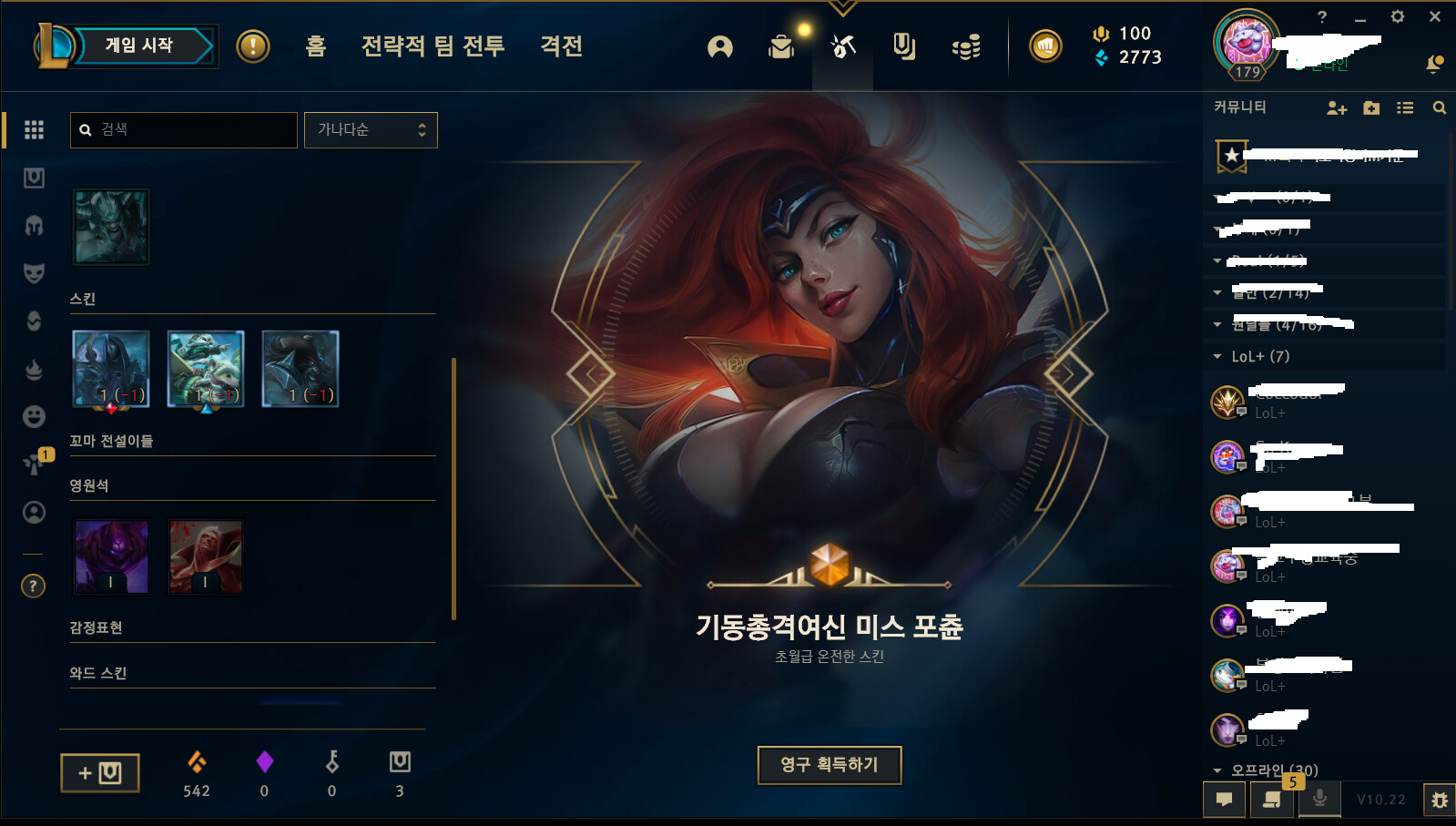Show the next loot item with right arrow
This screenshot has width=1456, height=826.
(1067, 373)
